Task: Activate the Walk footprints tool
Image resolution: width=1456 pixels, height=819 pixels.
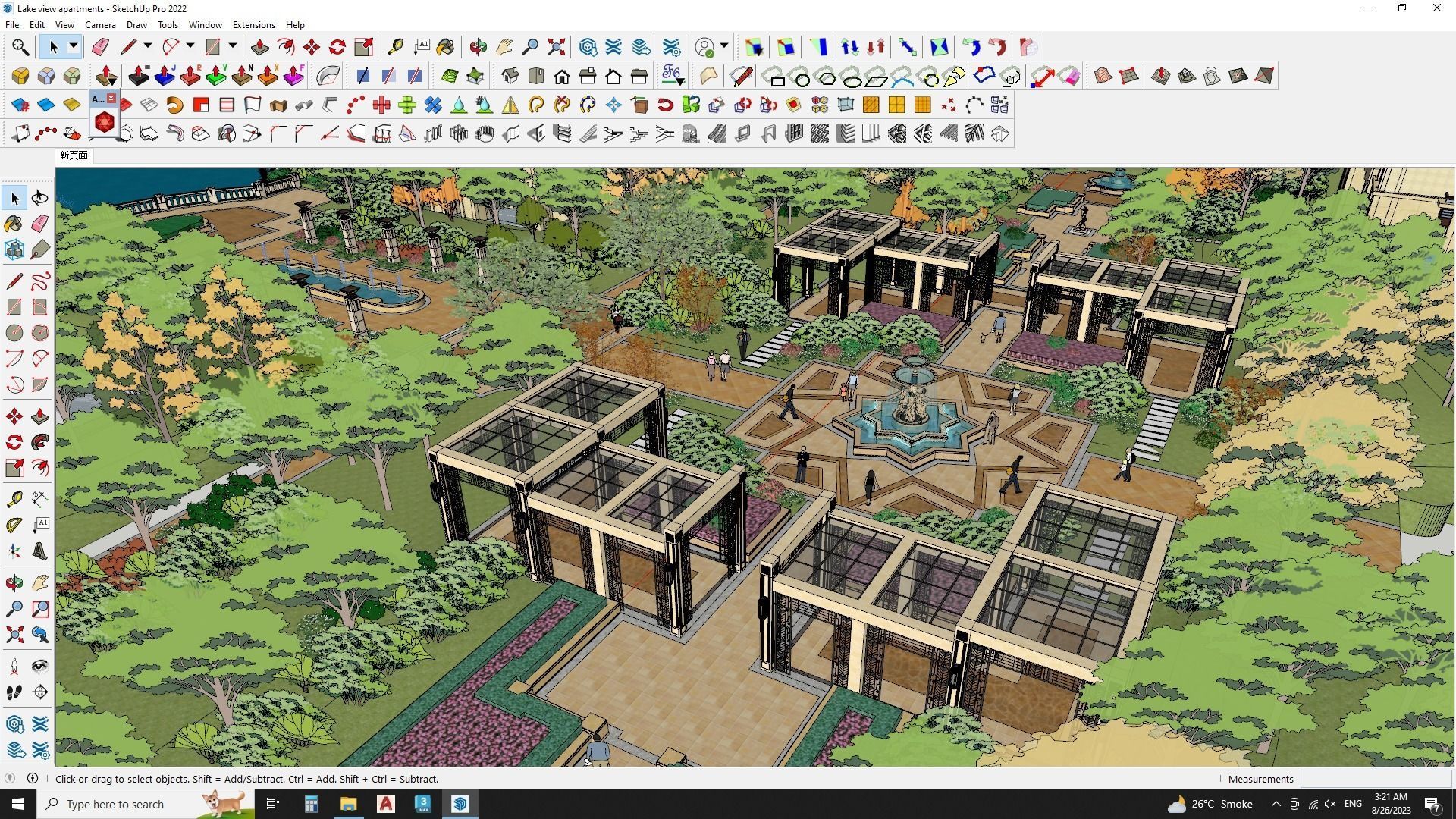Action: pos(14,692)
